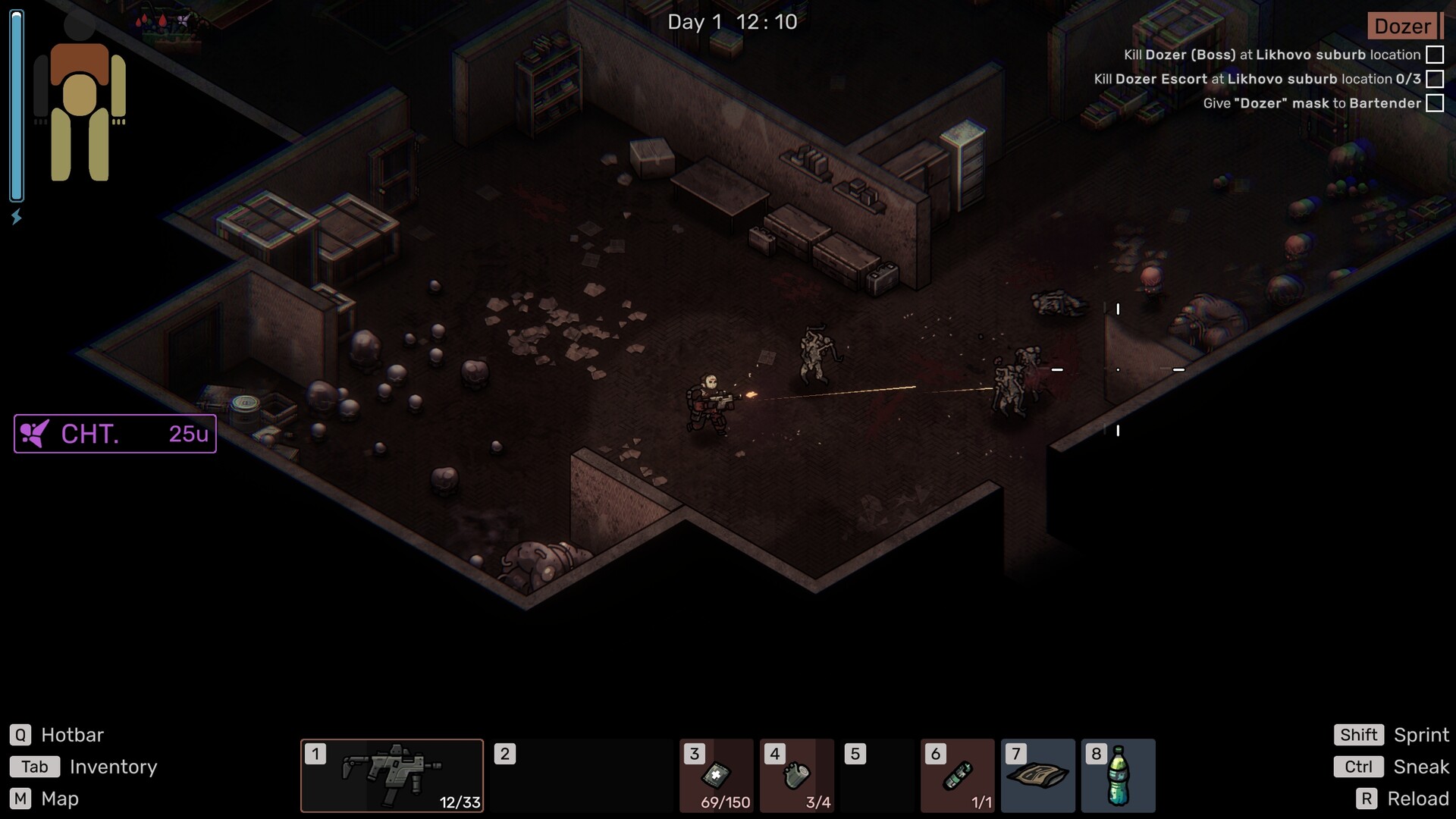1456x819 pixels.
Task: Drink the water bottle in slot 8
Action: click(x=1118, y=775)
